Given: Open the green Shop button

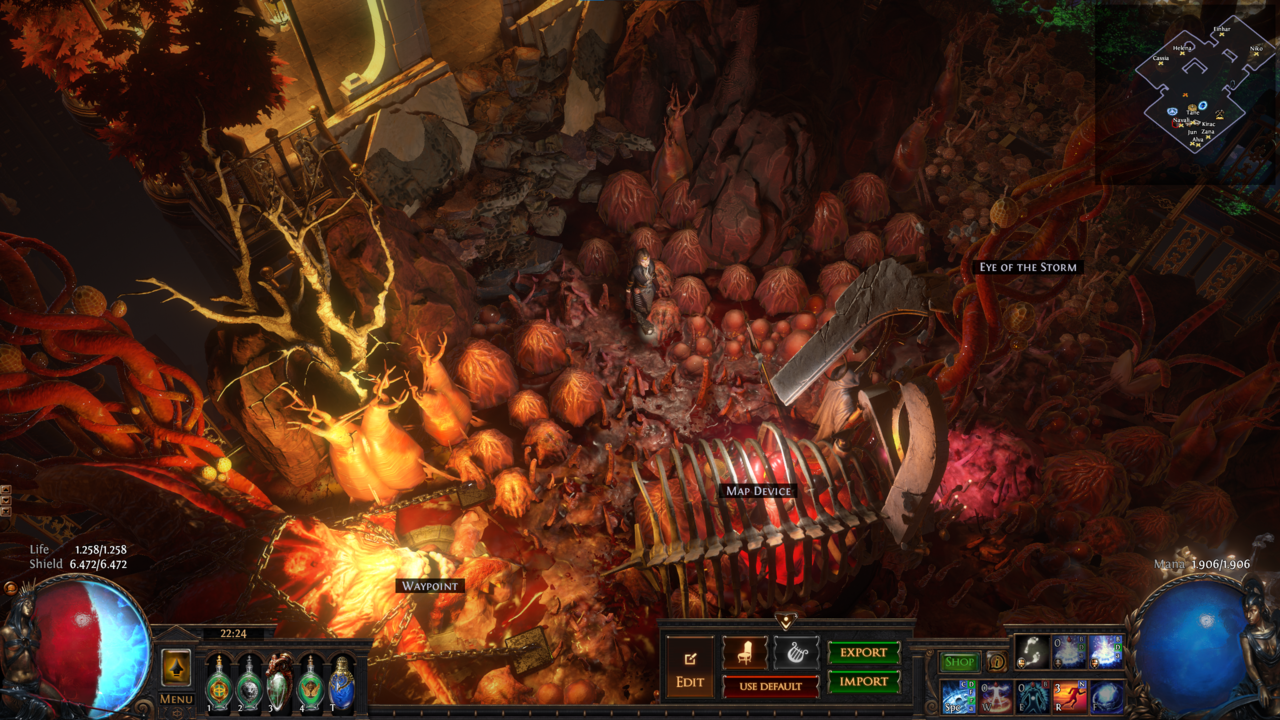Looking at the screenshot, I should (960, 662).
